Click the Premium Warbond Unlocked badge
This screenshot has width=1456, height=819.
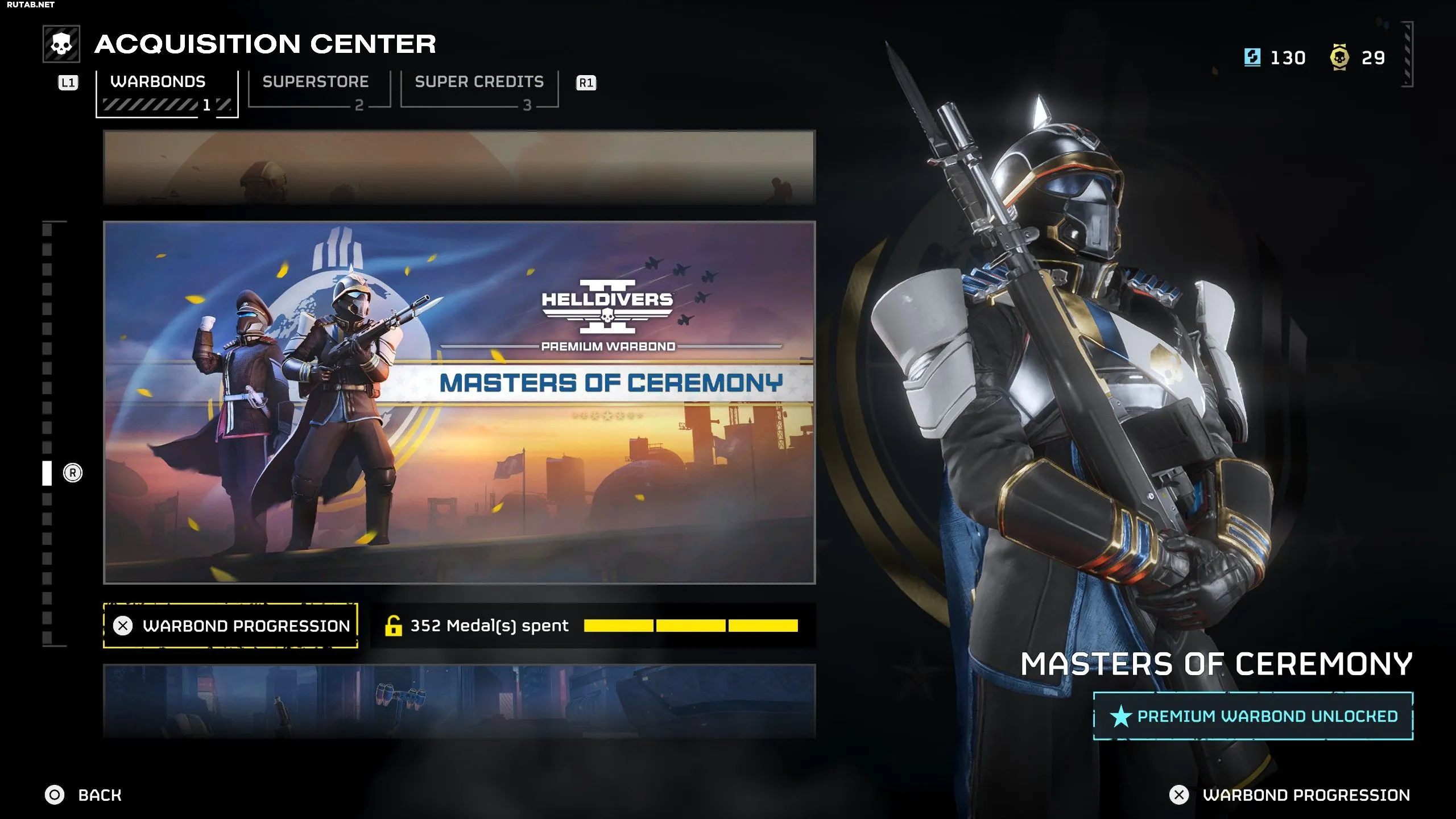pos(1253,716)
